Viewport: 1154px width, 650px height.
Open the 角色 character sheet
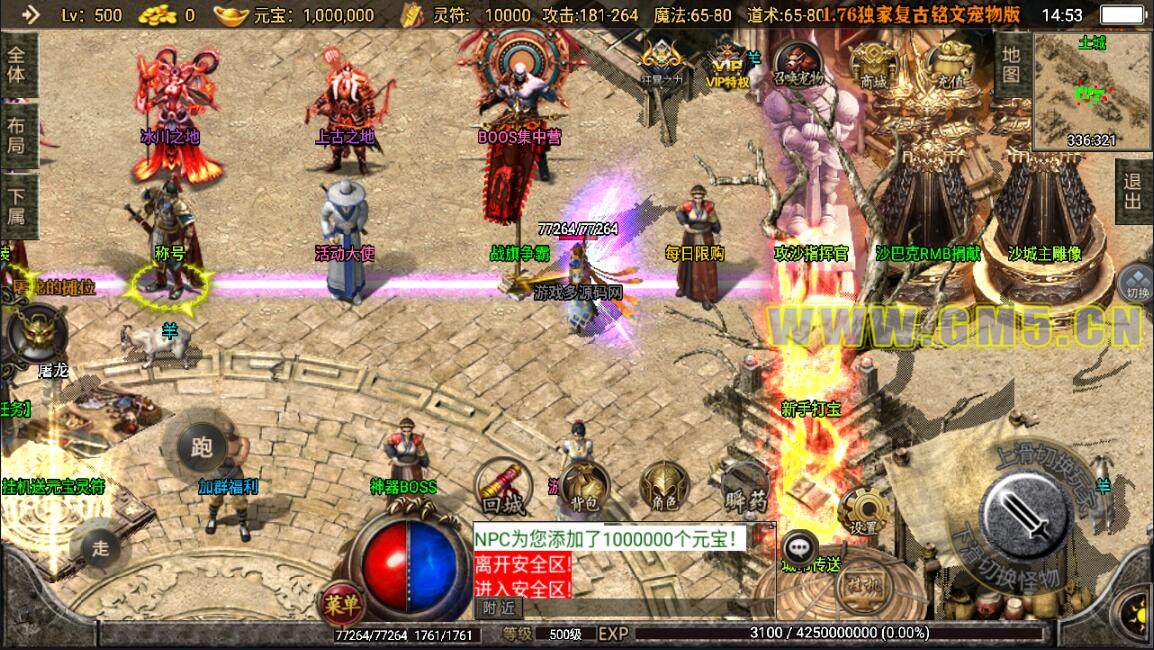(x=665, y=487)
